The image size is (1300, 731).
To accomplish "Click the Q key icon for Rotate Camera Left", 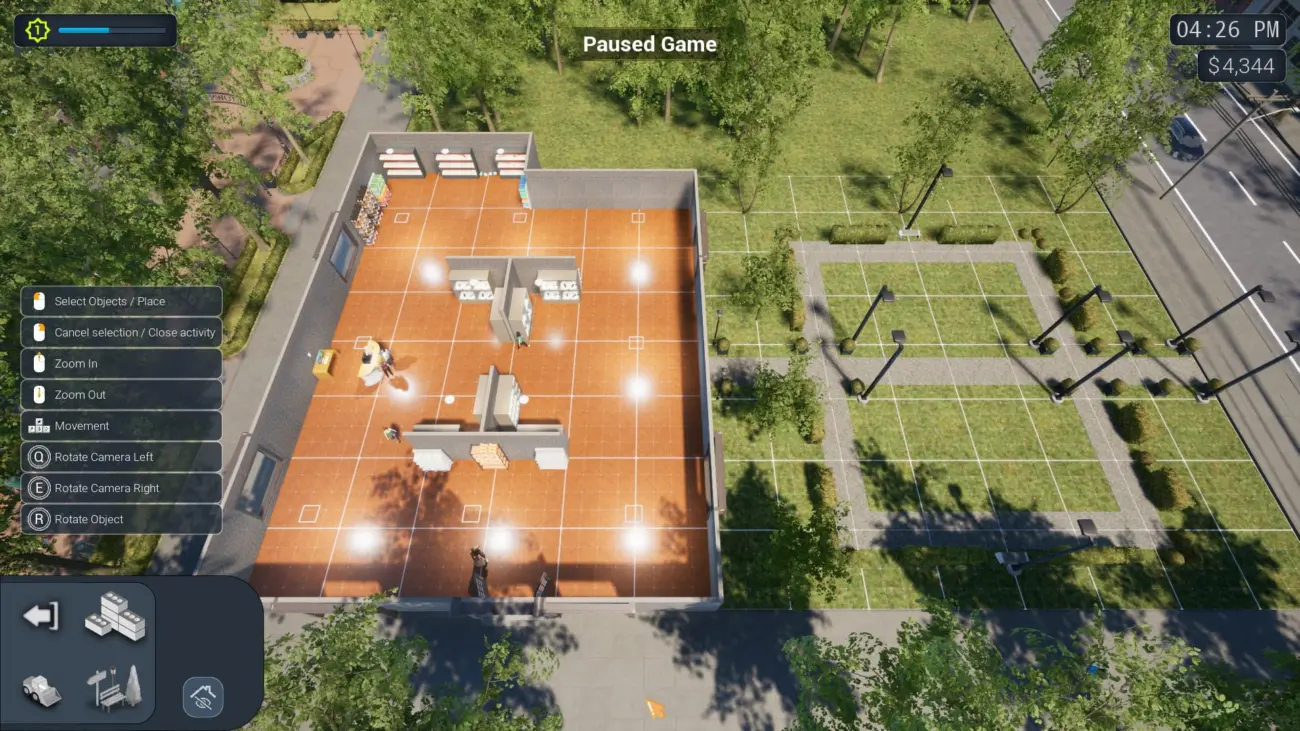I will tap(37, 456).
